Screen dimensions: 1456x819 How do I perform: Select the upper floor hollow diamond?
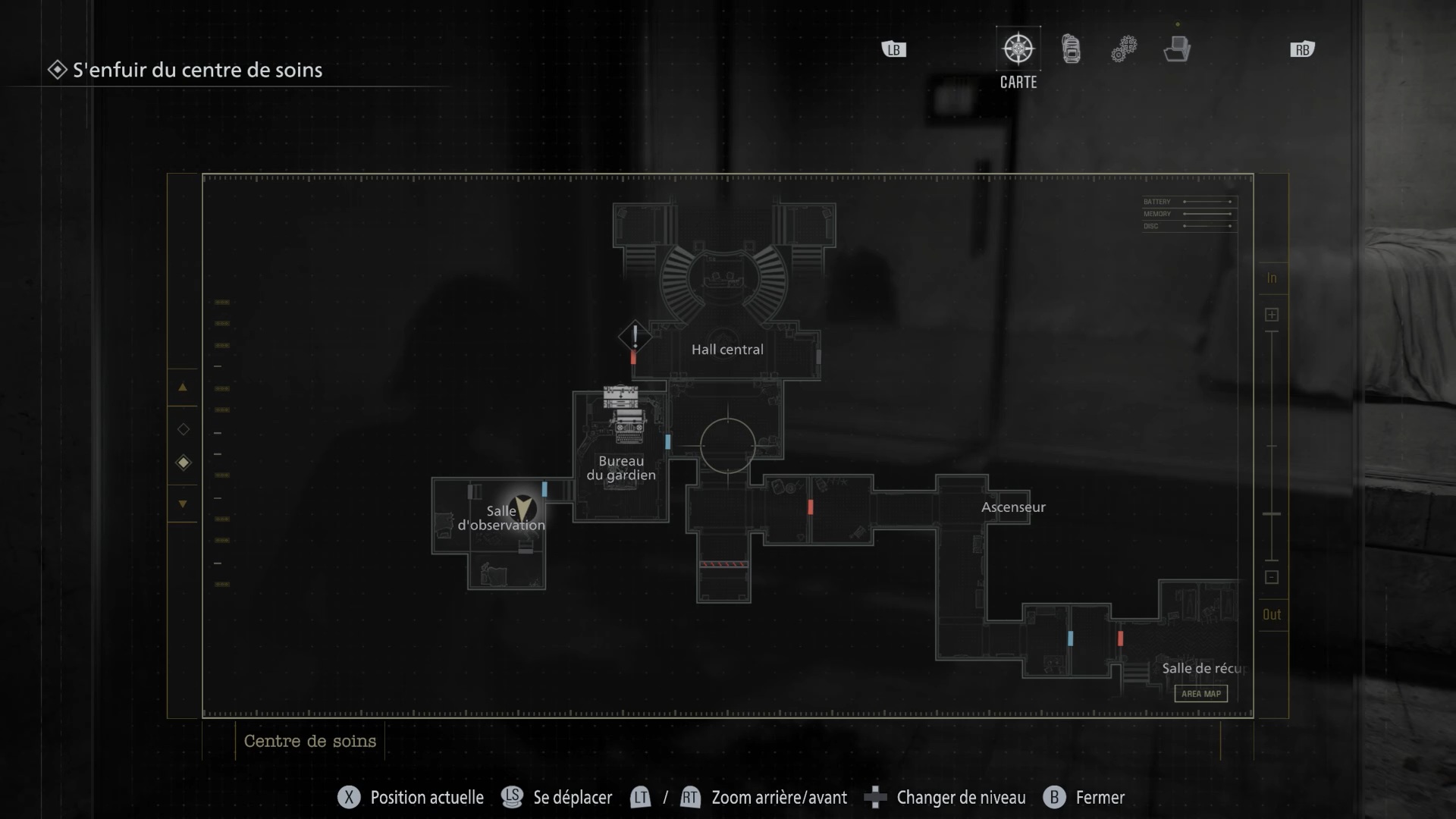pos(183,429)
